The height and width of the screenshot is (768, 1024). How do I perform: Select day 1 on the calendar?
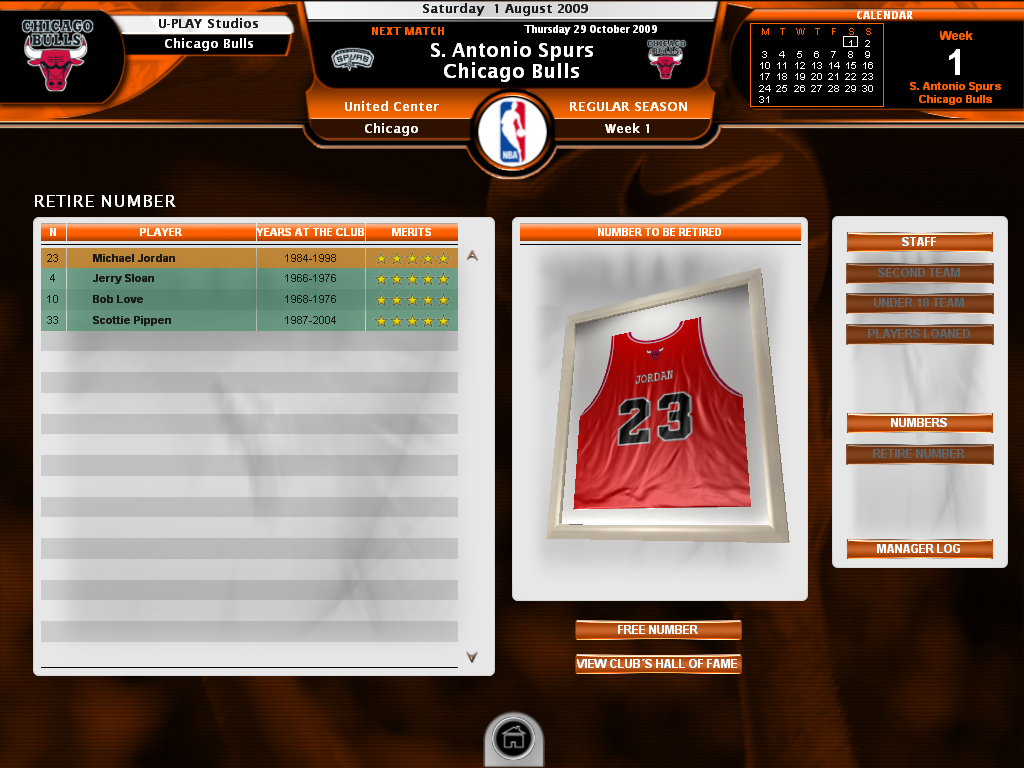coord(850,43)
